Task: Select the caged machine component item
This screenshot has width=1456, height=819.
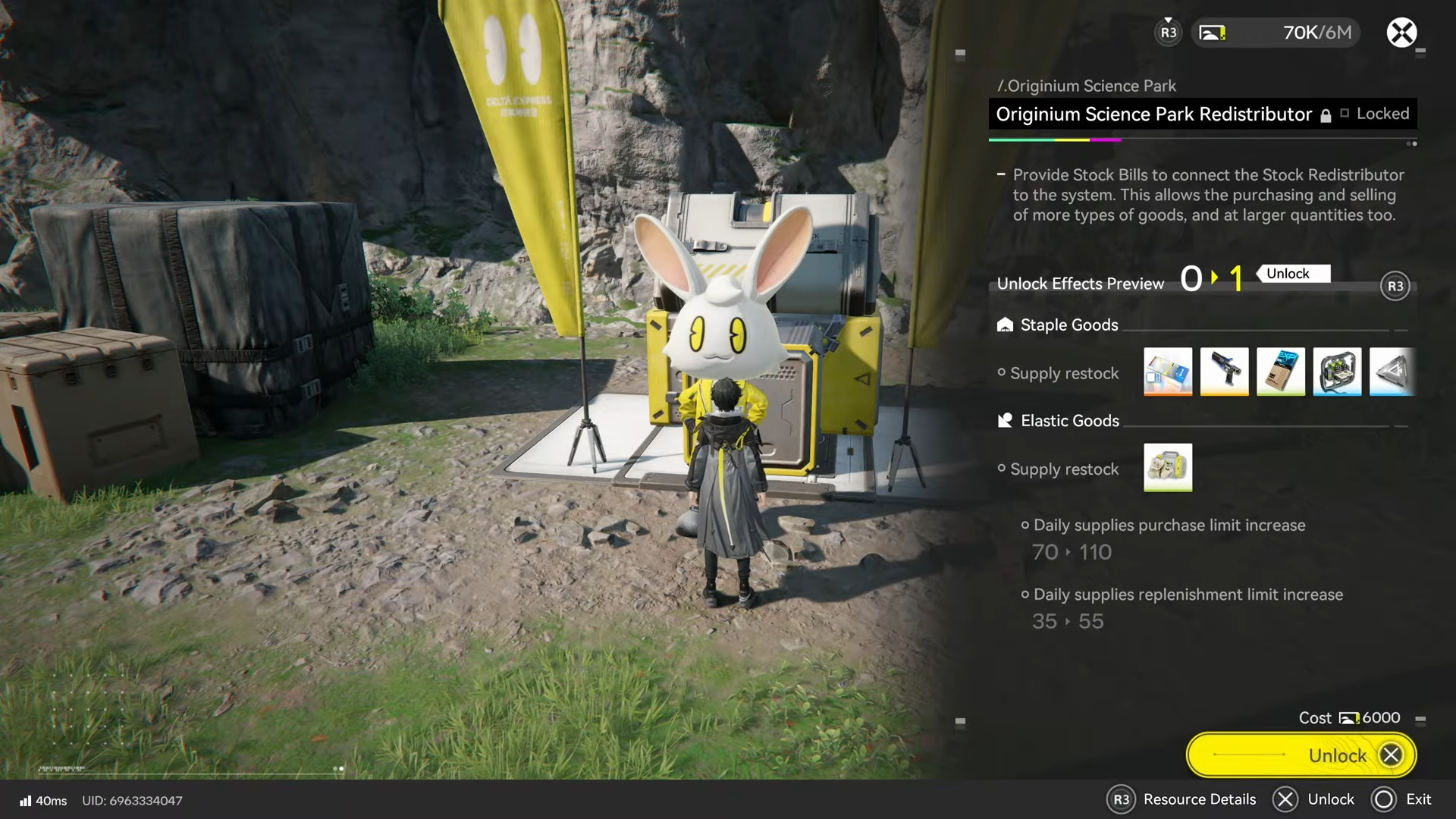Action: coord(1337,372)
